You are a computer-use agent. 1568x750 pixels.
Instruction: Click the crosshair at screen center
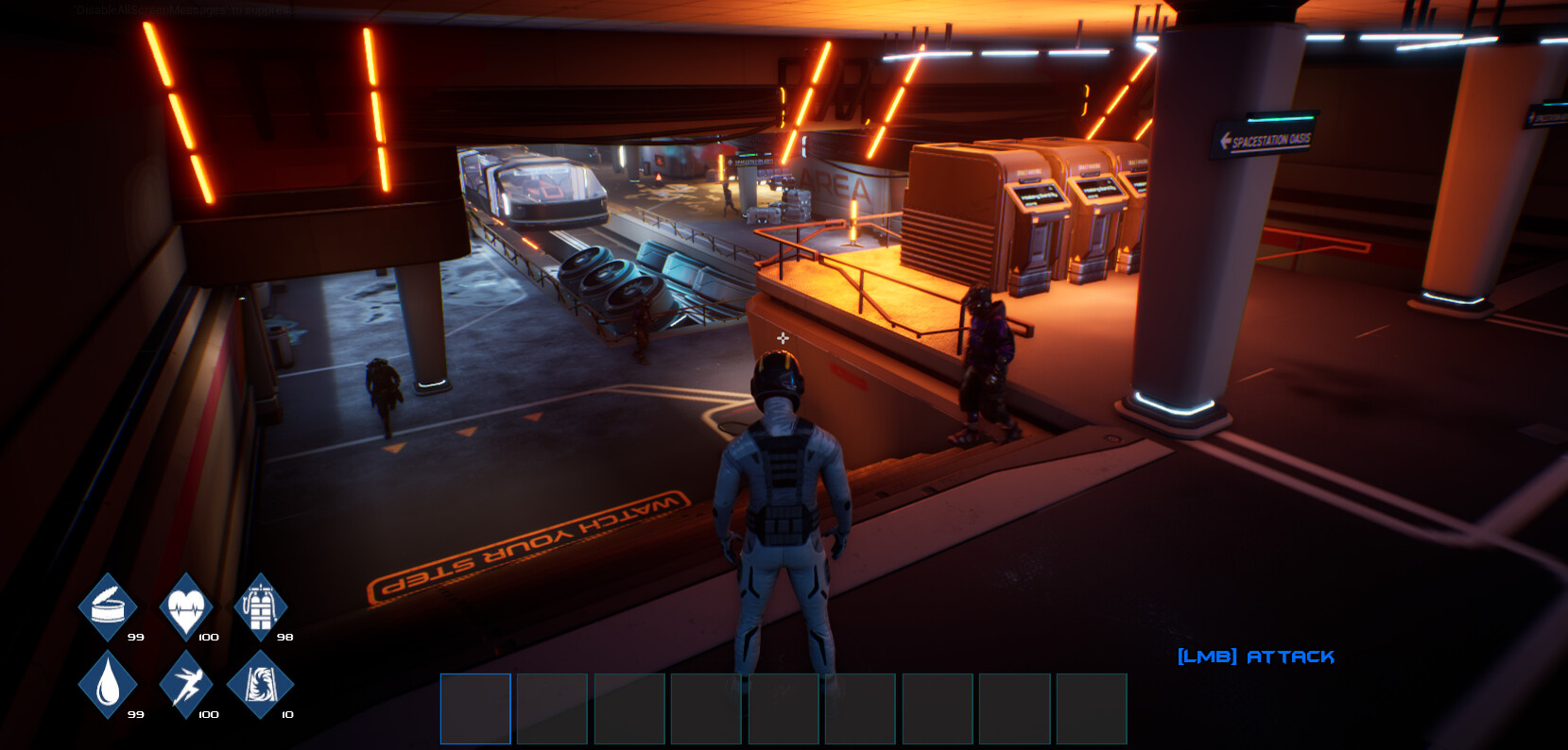coord(783,336)
